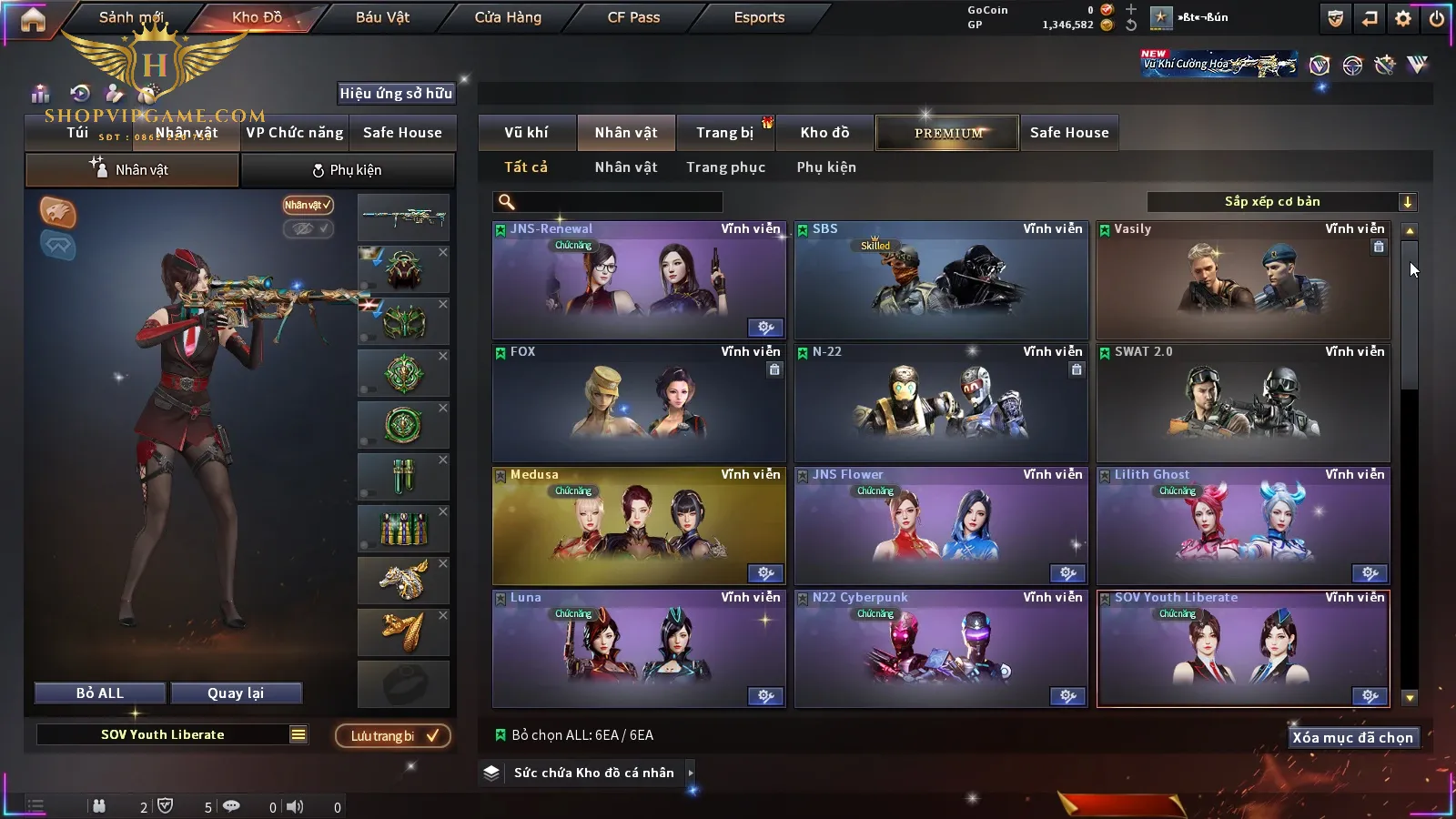Select the Medusa character card
Screen dimensions: 1456x819
tap(639, 526)
